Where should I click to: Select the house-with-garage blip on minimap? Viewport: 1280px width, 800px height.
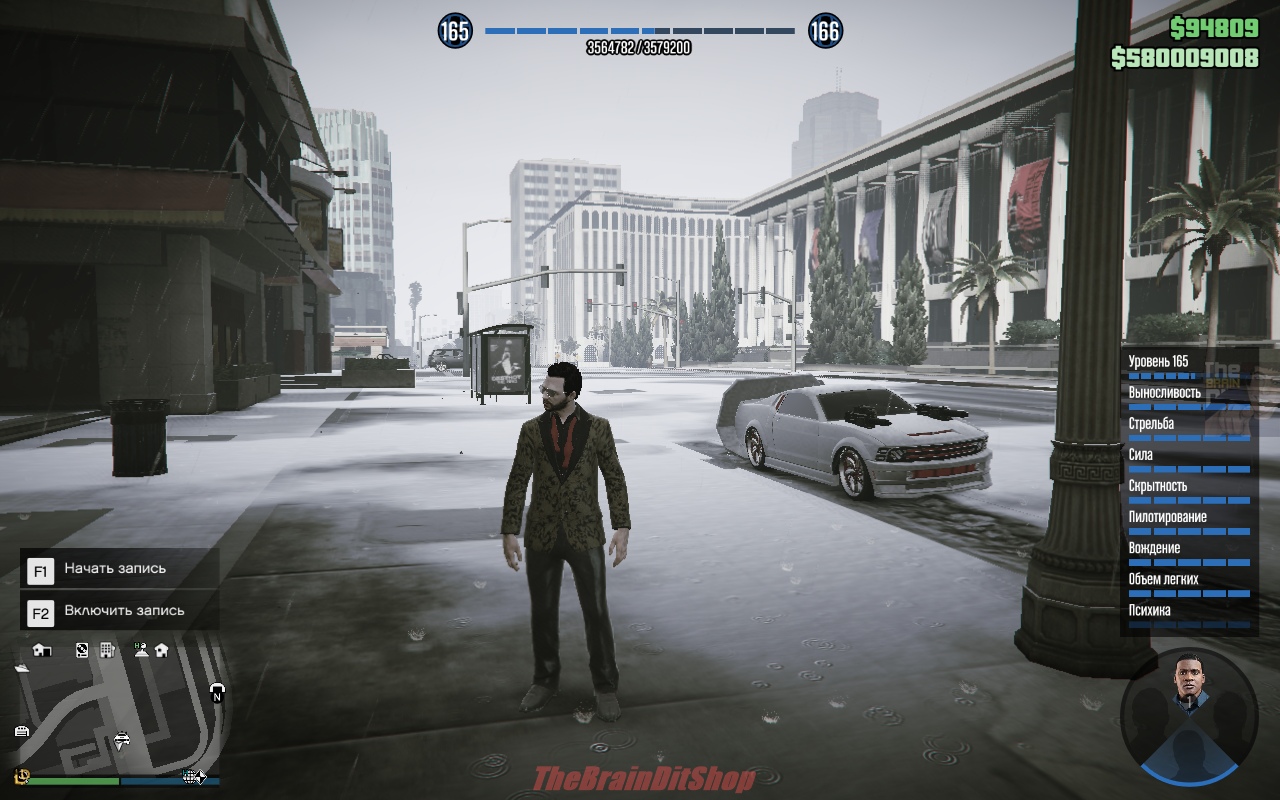(42, 650)
